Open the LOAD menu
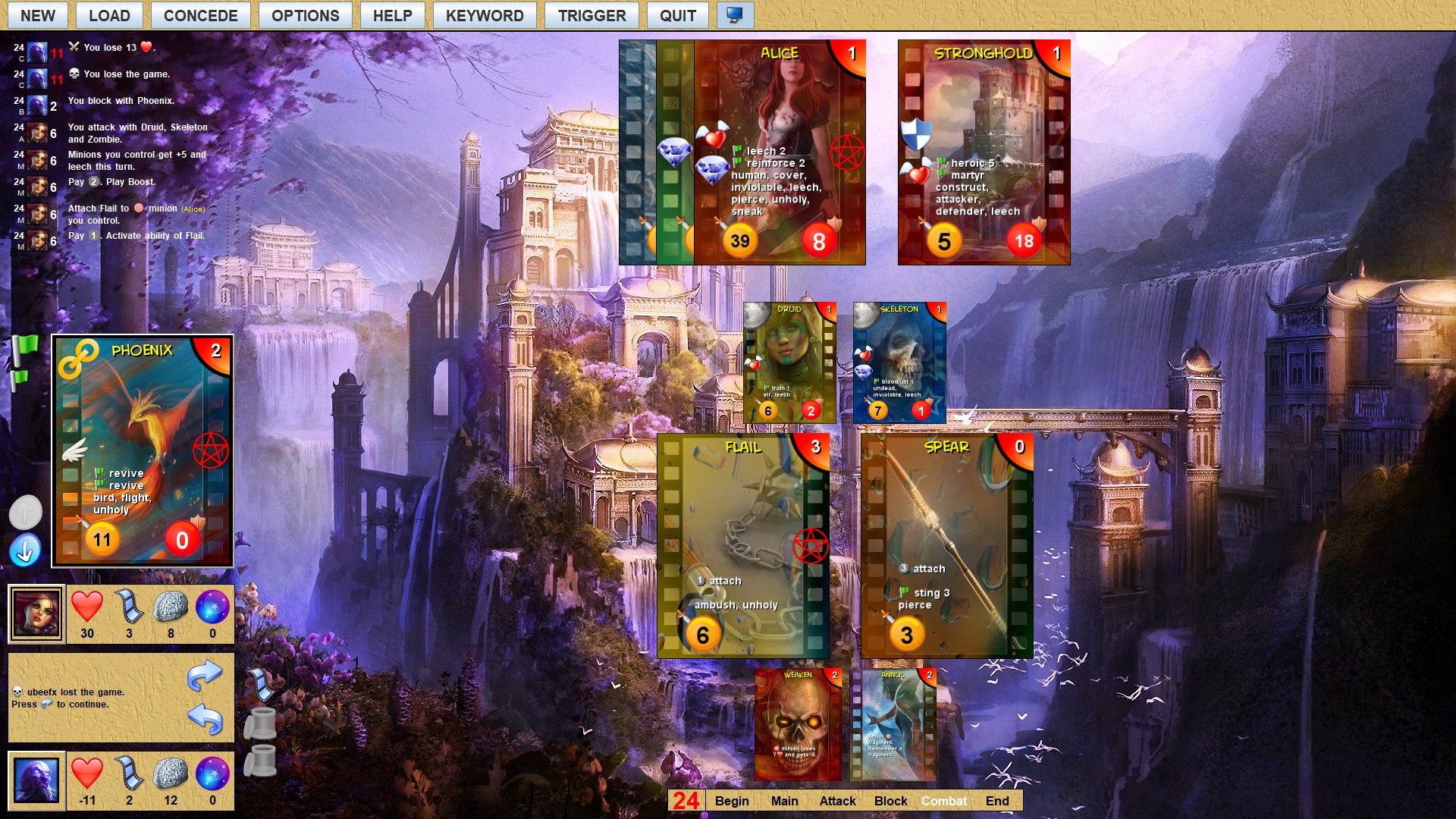Image resolution: width=1456 pixels, height=819 pixels. pyautogui.click(x=109, y=16)
